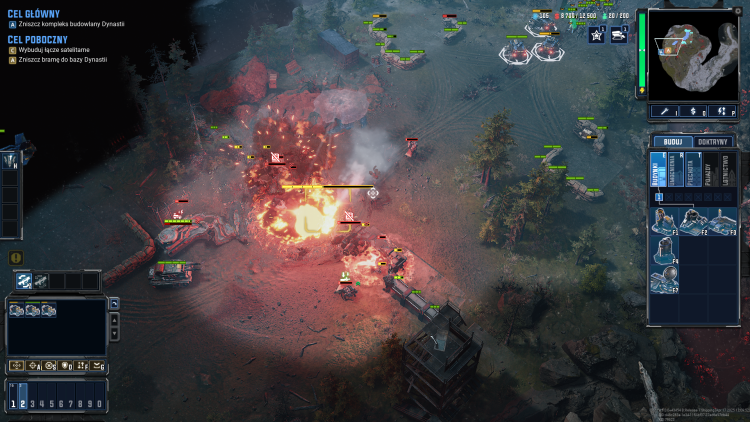Activate the highlighted blue unit ability icon
This screenshot has width=750, height=422.
(24, 281)
